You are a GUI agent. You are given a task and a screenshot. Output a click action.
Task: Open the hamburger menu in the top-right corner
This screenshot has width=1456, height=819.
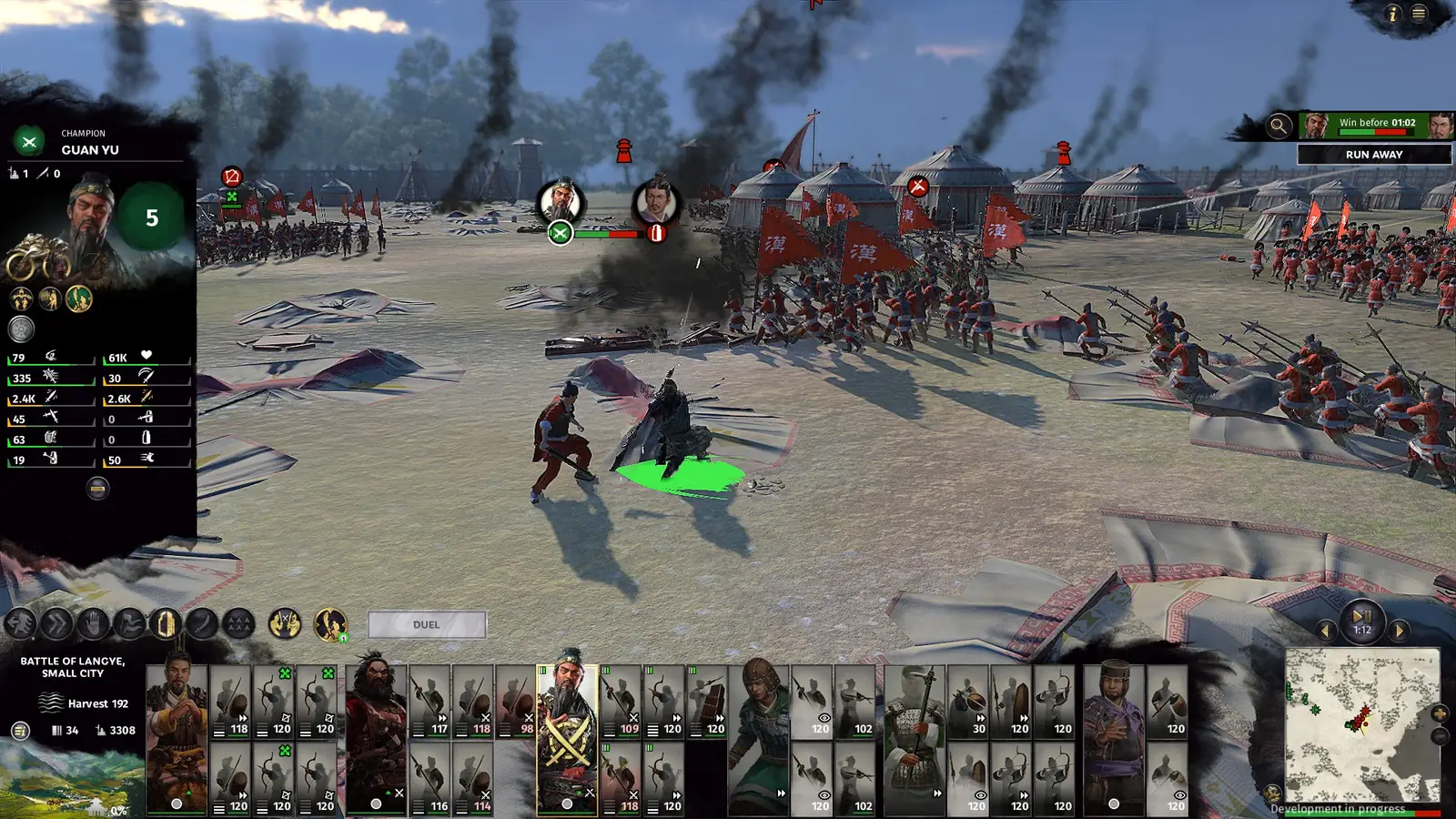click(x=1418, y=14)
